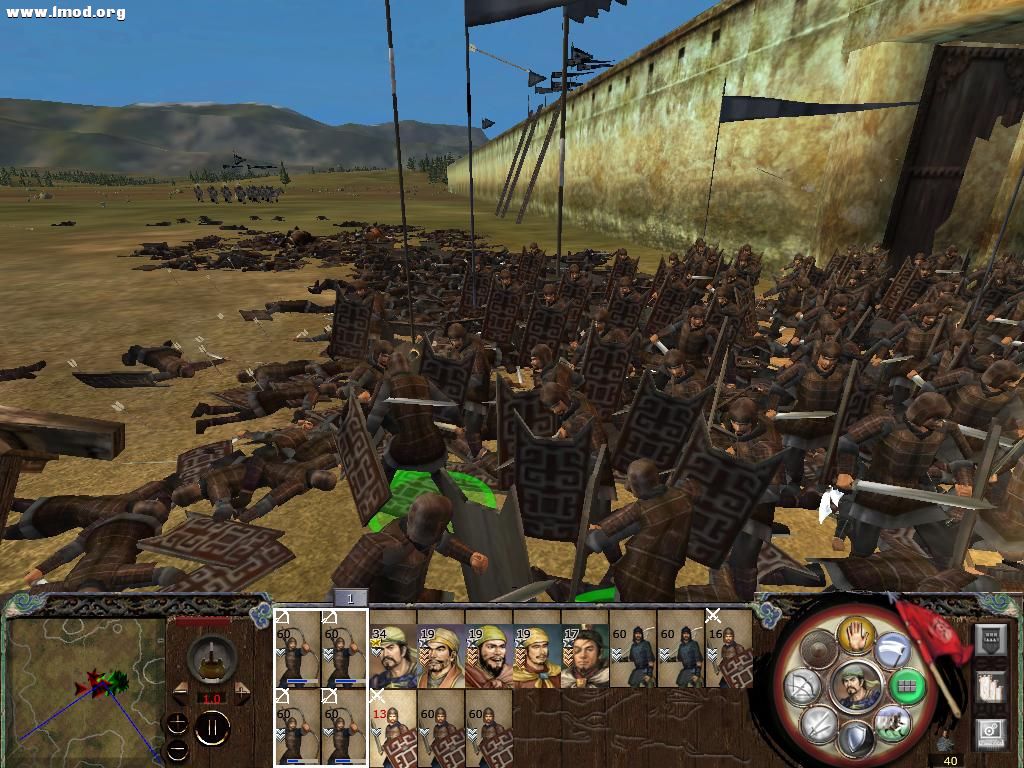
Task: Switch to unit group tab 1
Action: 350,598
